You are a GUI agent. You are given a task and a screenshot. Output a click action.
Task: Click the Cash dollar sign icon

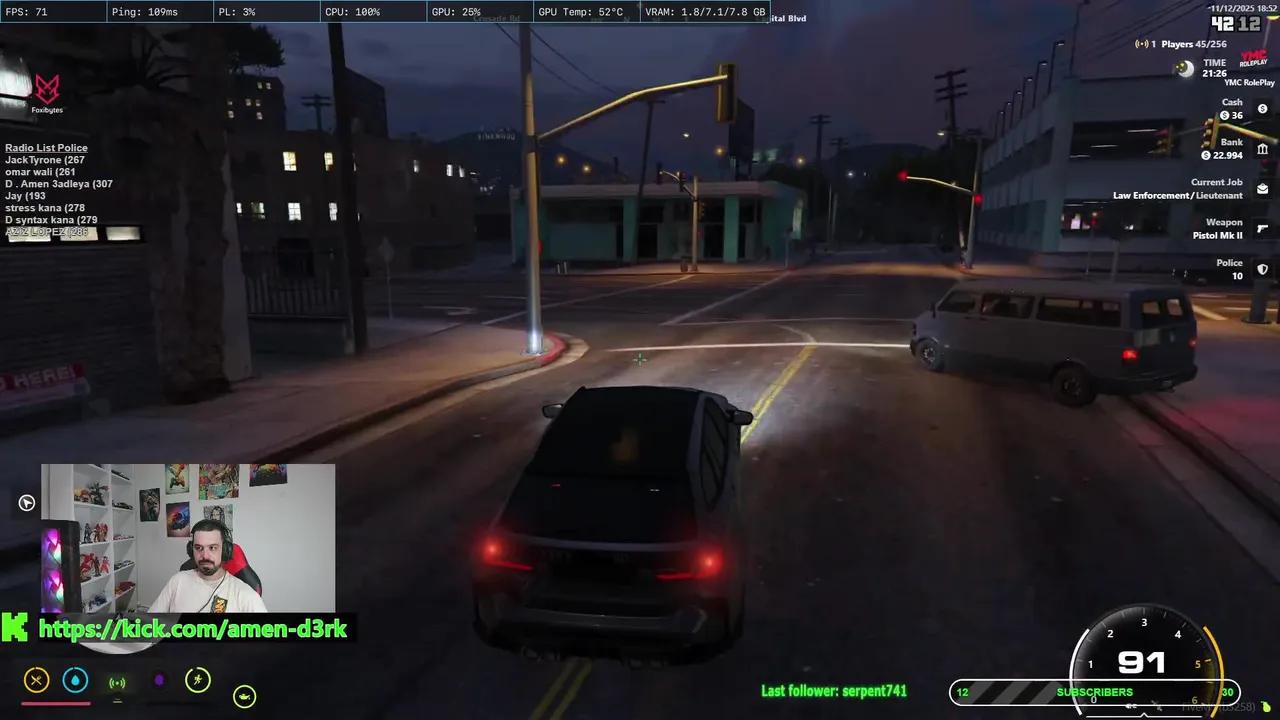1263,108
